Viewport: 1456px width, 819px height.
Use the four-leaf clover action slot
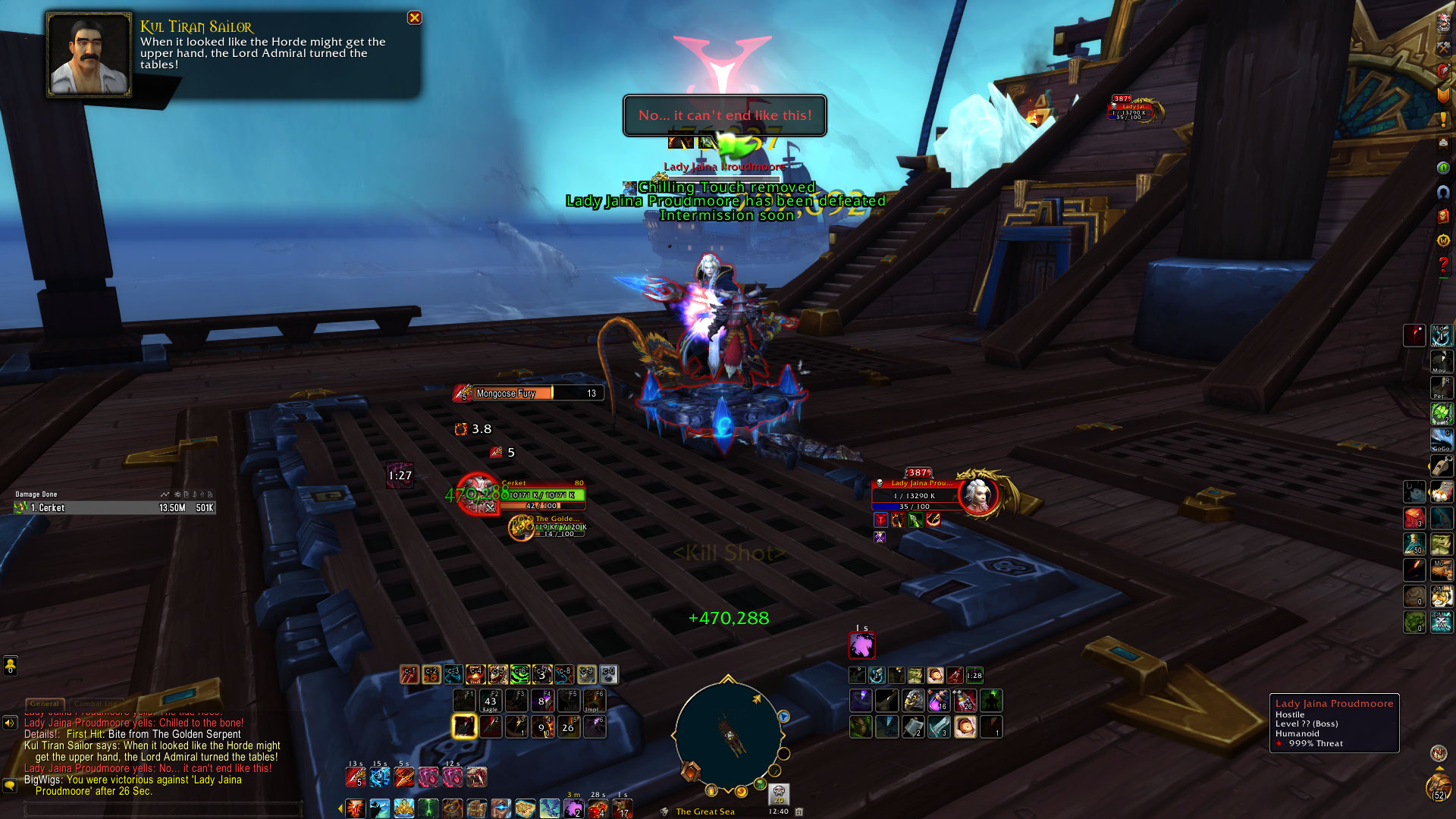click(x=1441, y=413)
